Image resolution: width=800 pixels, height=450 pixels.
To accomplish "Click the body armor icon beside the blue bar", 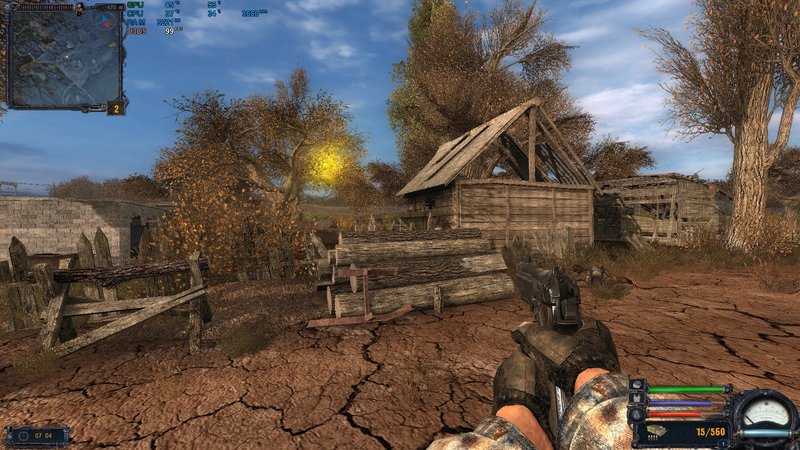I will (x=637, y=400).
